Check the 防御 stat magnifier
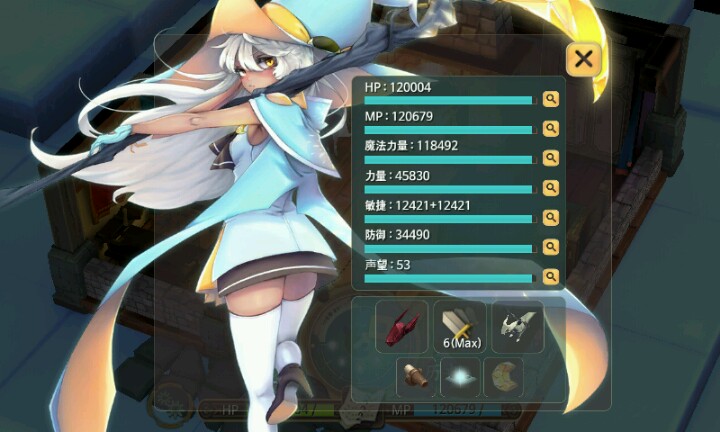Screen dimensions: 720x432 [x=550, y=246]
